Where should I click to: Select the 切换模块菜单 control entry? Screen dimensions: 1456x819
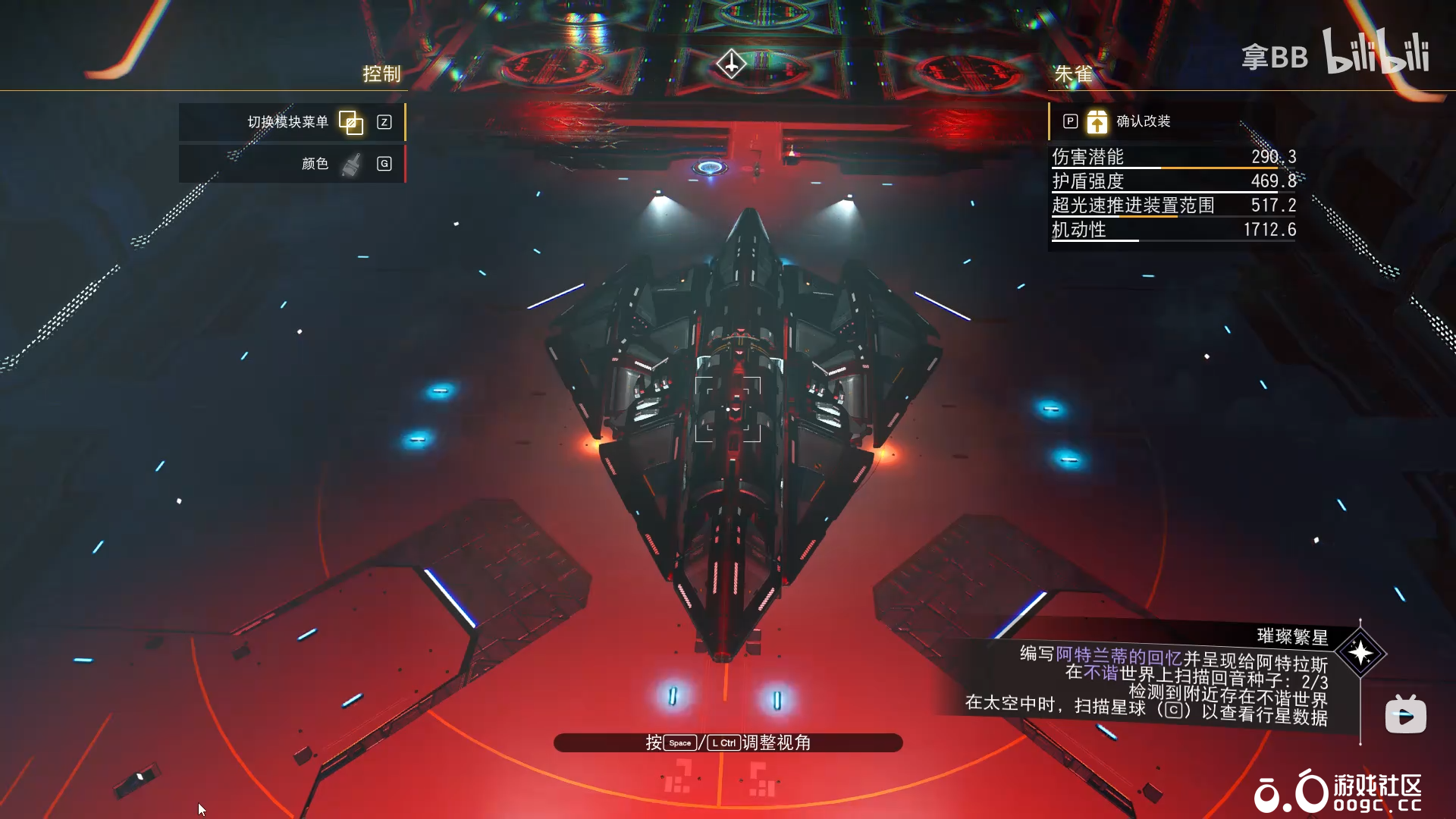tap(293, 122)
